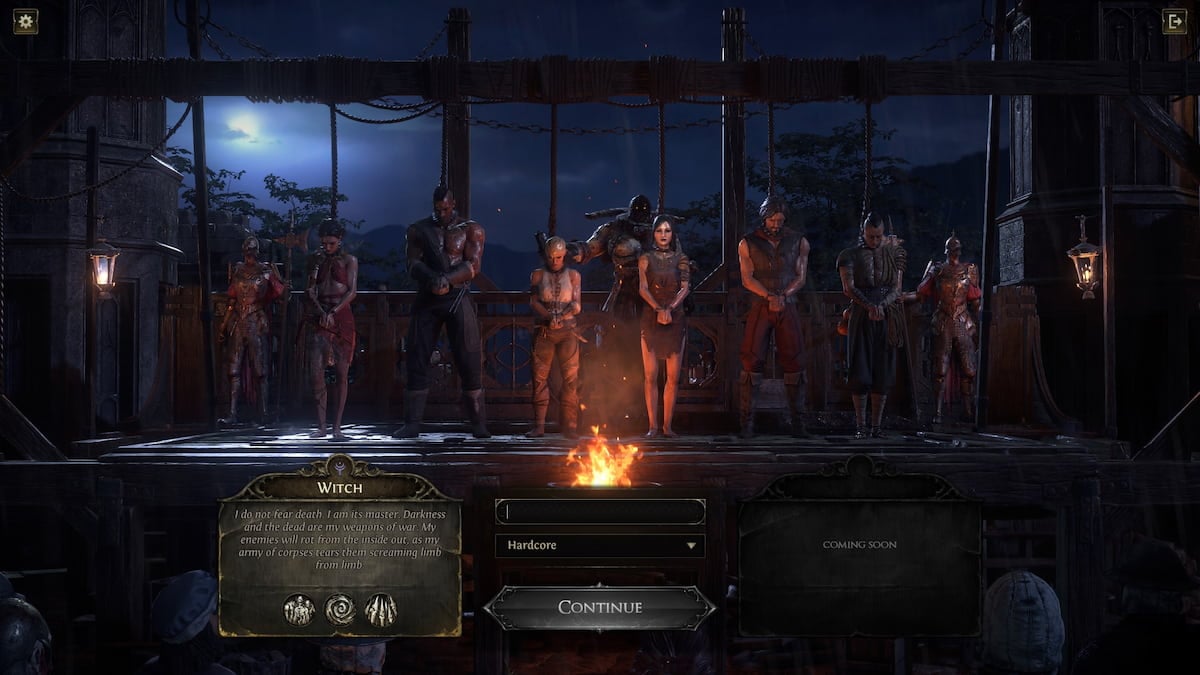Open the Hardcore league dropdown
This screenshot has height=675, width=1200.
[x=600, y=546]
